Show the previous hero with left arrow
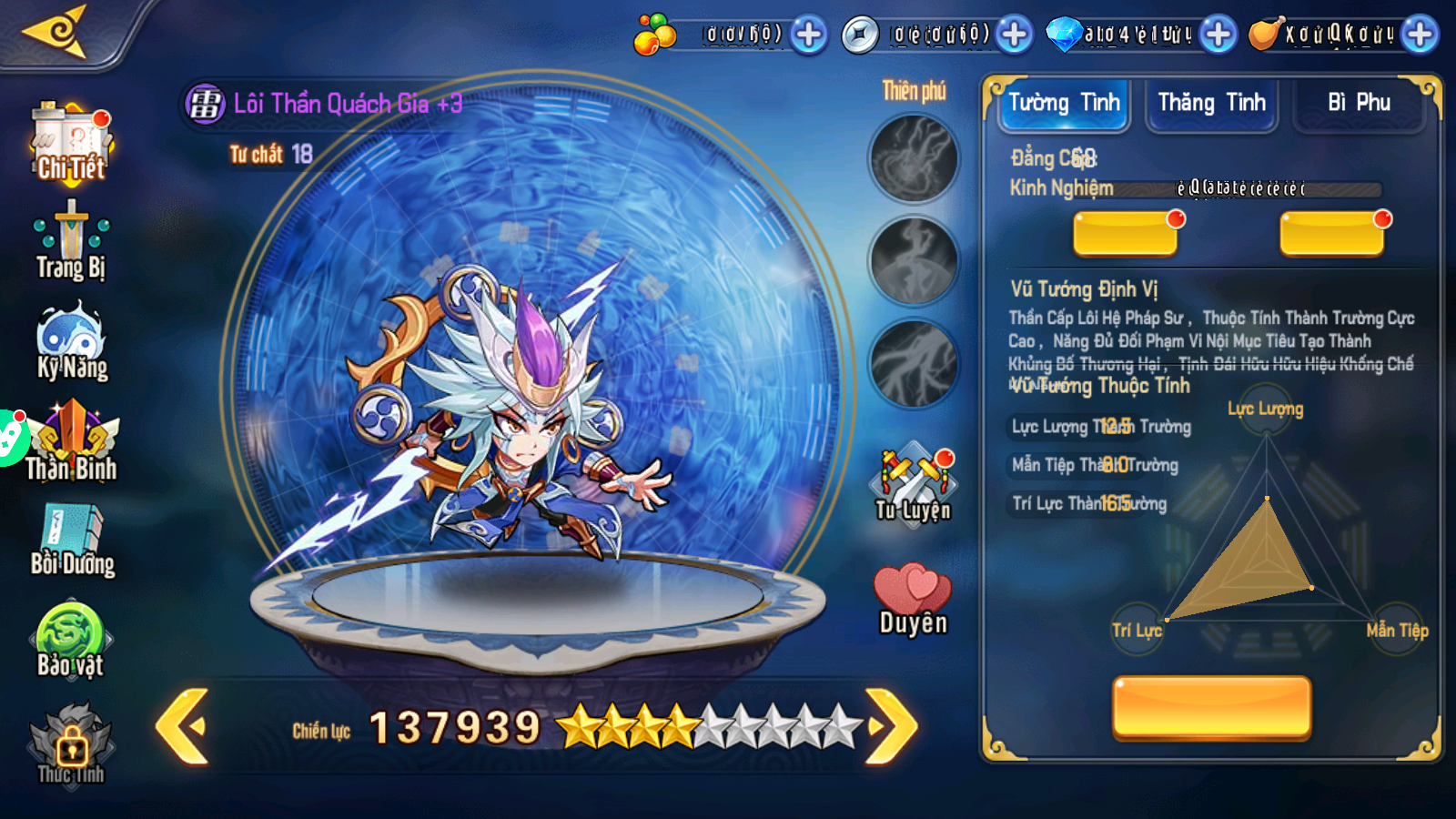The width and height of the screenshot is (1456, 819). point(183,726)
